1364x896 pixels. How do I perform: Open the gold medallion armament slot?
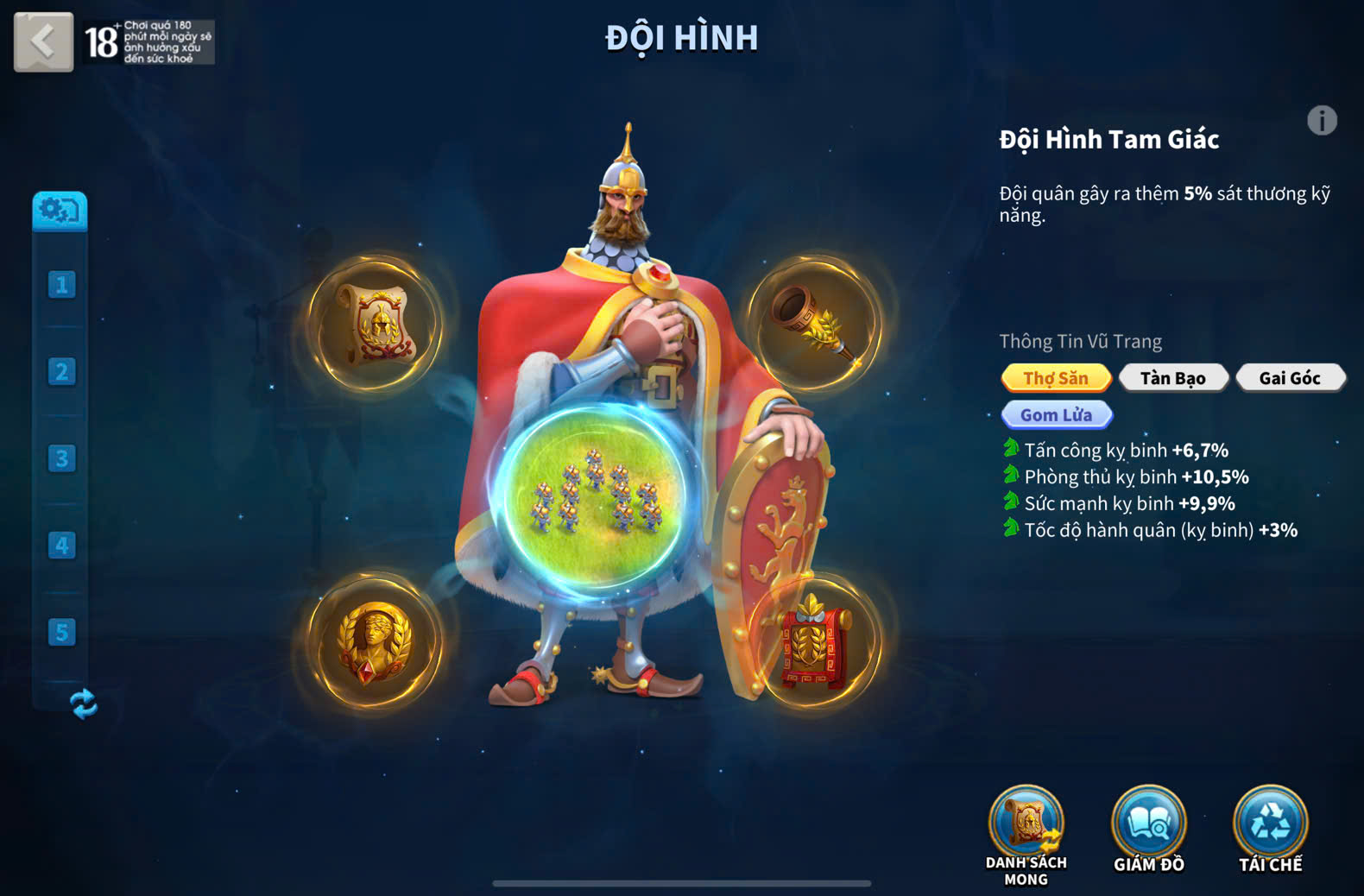pyautogui.click(x=375, y=641)
